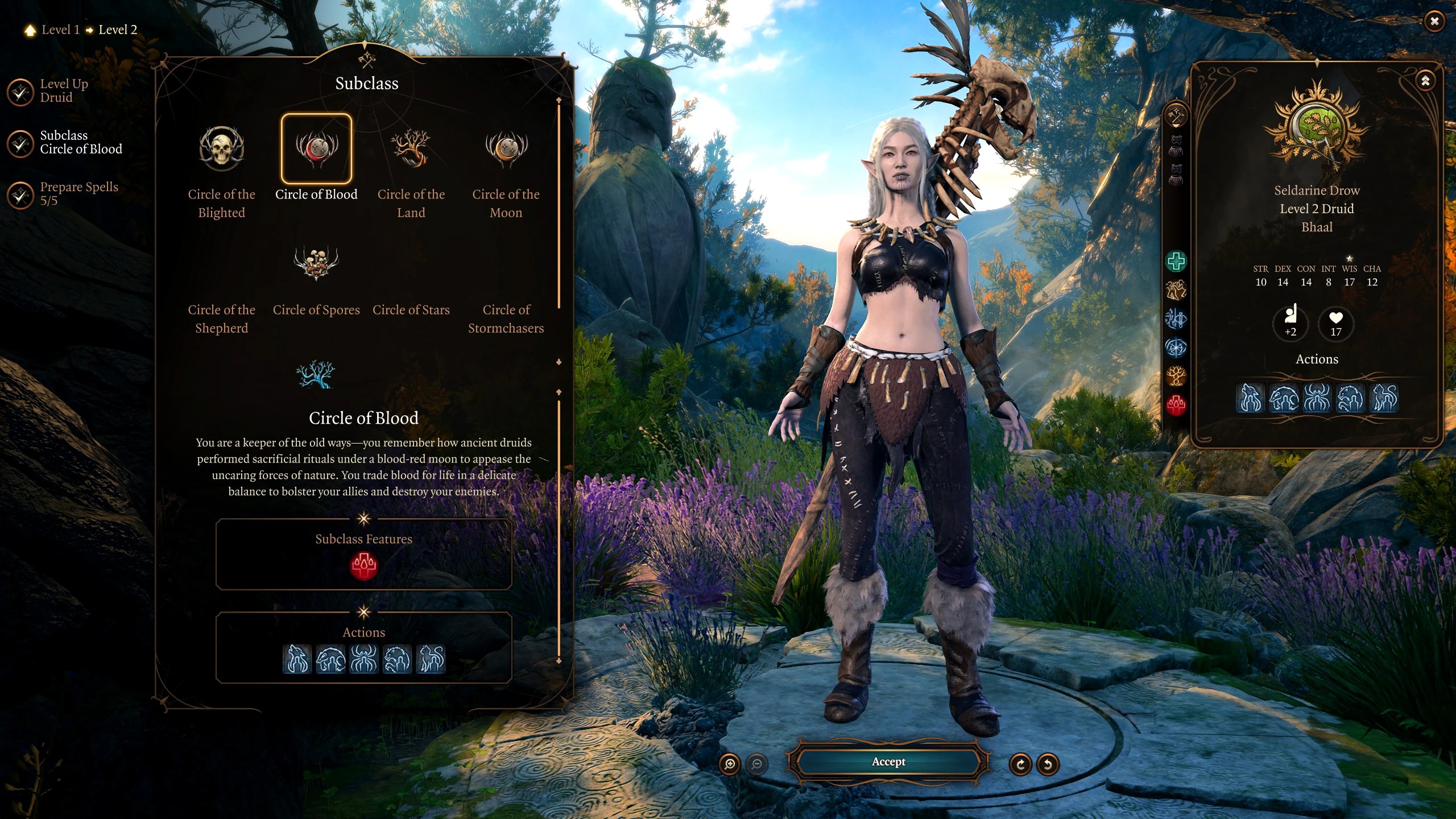
Task: Accept the level up choices
Action: click(888, 762)
